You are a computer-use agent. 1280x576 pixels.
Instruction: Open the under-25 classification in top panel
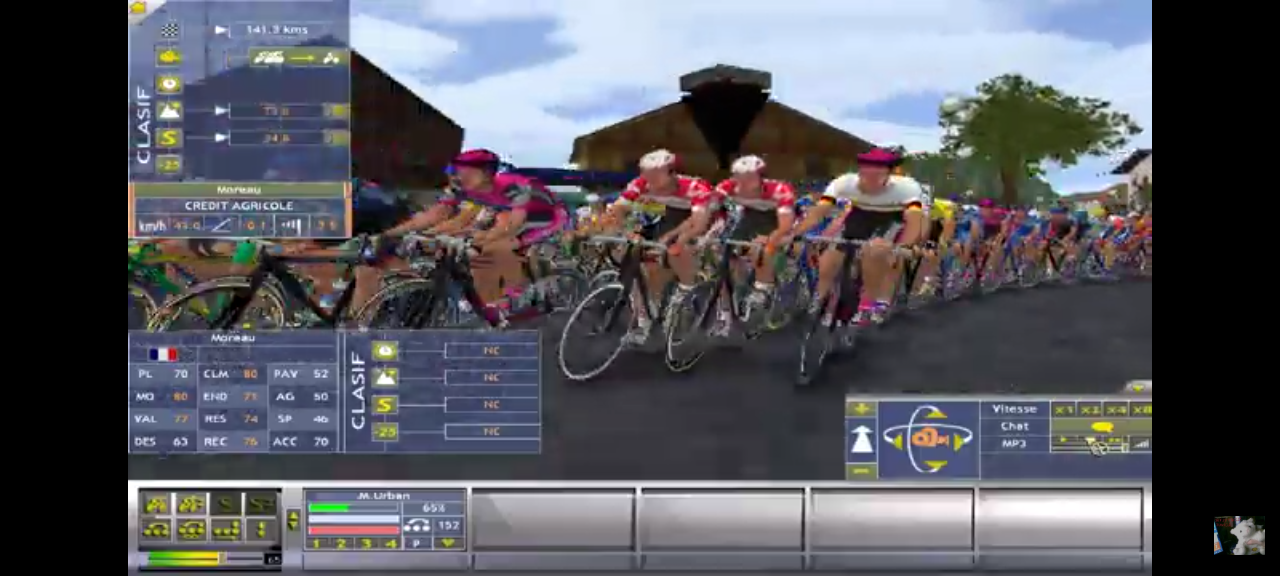(x=169, y=164)
